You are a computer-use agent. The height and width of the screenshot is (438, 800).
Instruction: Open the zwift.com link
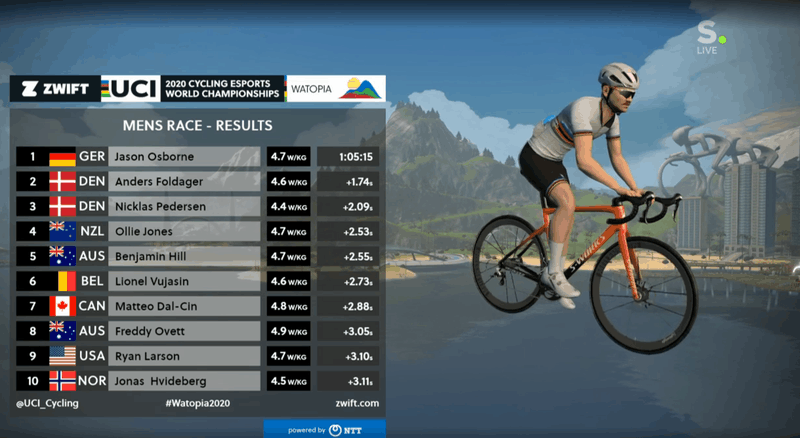pyautogui.click(x=356, y=404)
